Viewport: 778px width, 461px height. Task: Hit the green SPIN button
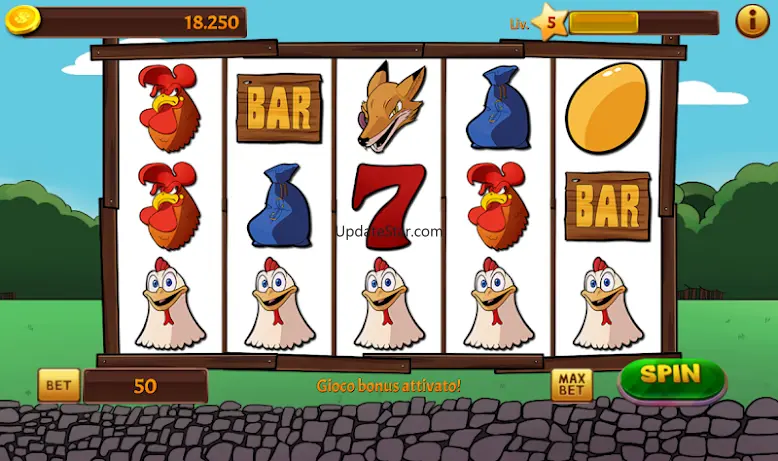click(671, 377)
